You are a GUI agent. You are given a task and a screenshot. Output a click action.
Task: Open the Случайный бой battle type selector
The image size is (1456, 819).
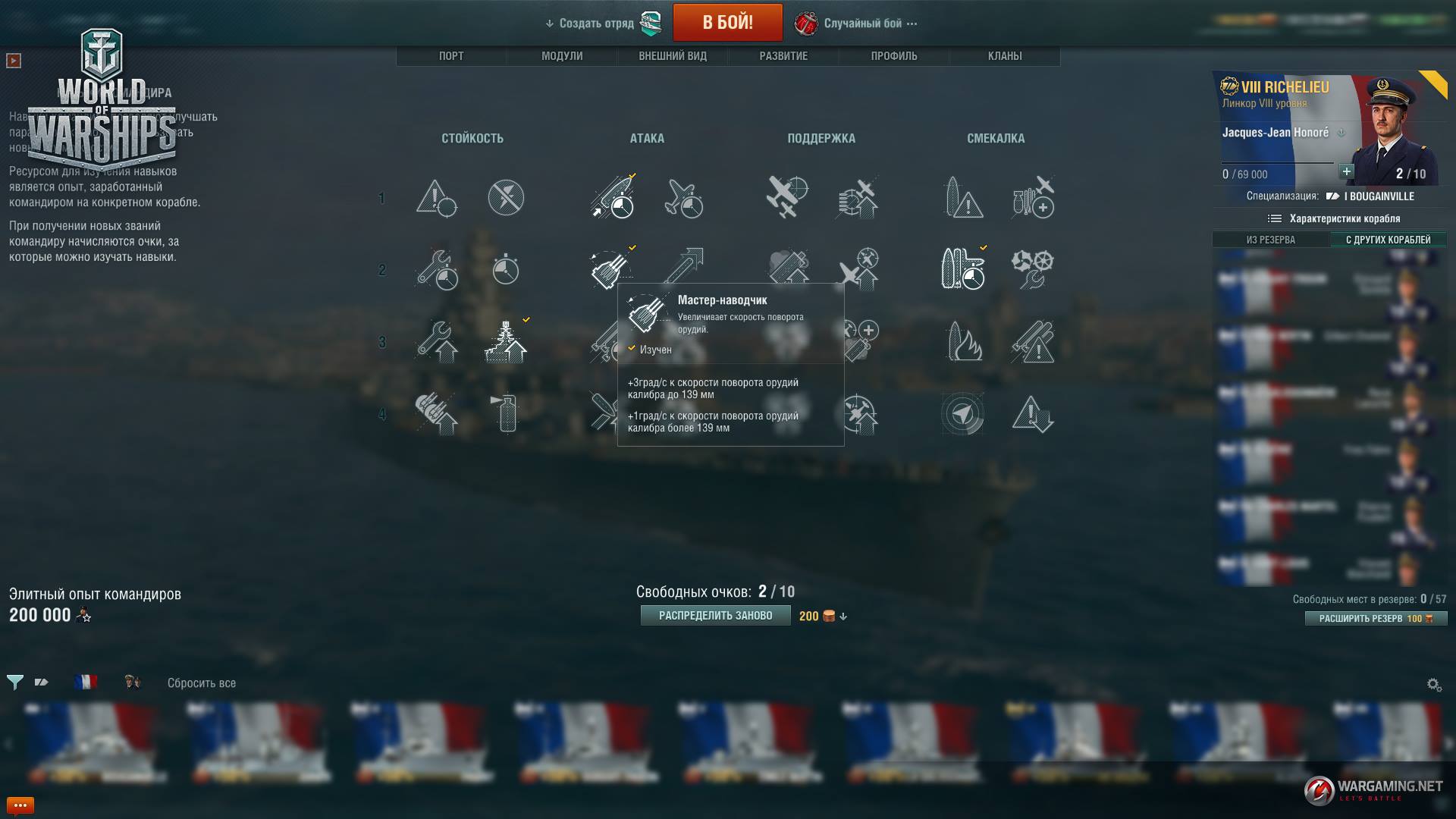[x=863, y=24]
